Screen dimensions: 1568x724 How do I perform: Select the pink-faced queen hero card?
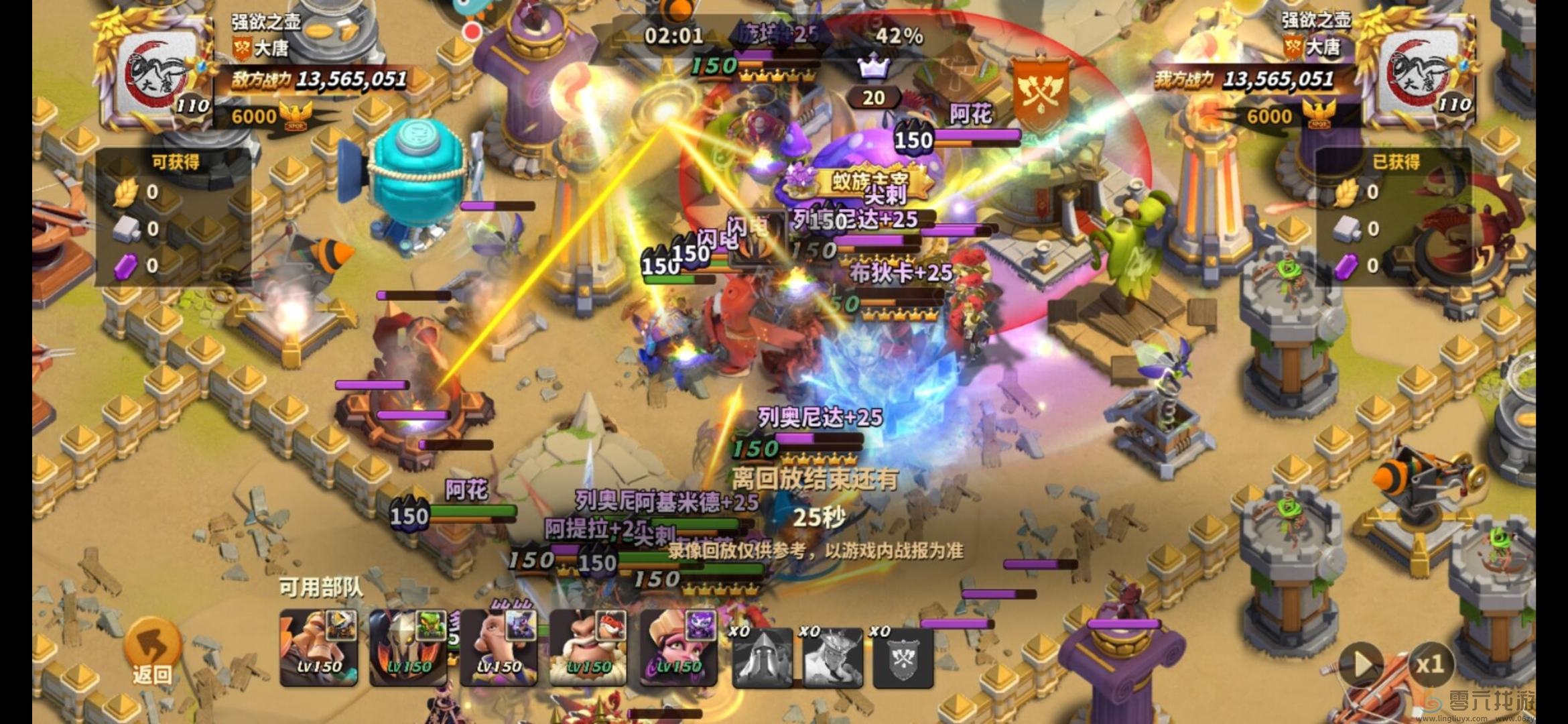tap(678, 648)
